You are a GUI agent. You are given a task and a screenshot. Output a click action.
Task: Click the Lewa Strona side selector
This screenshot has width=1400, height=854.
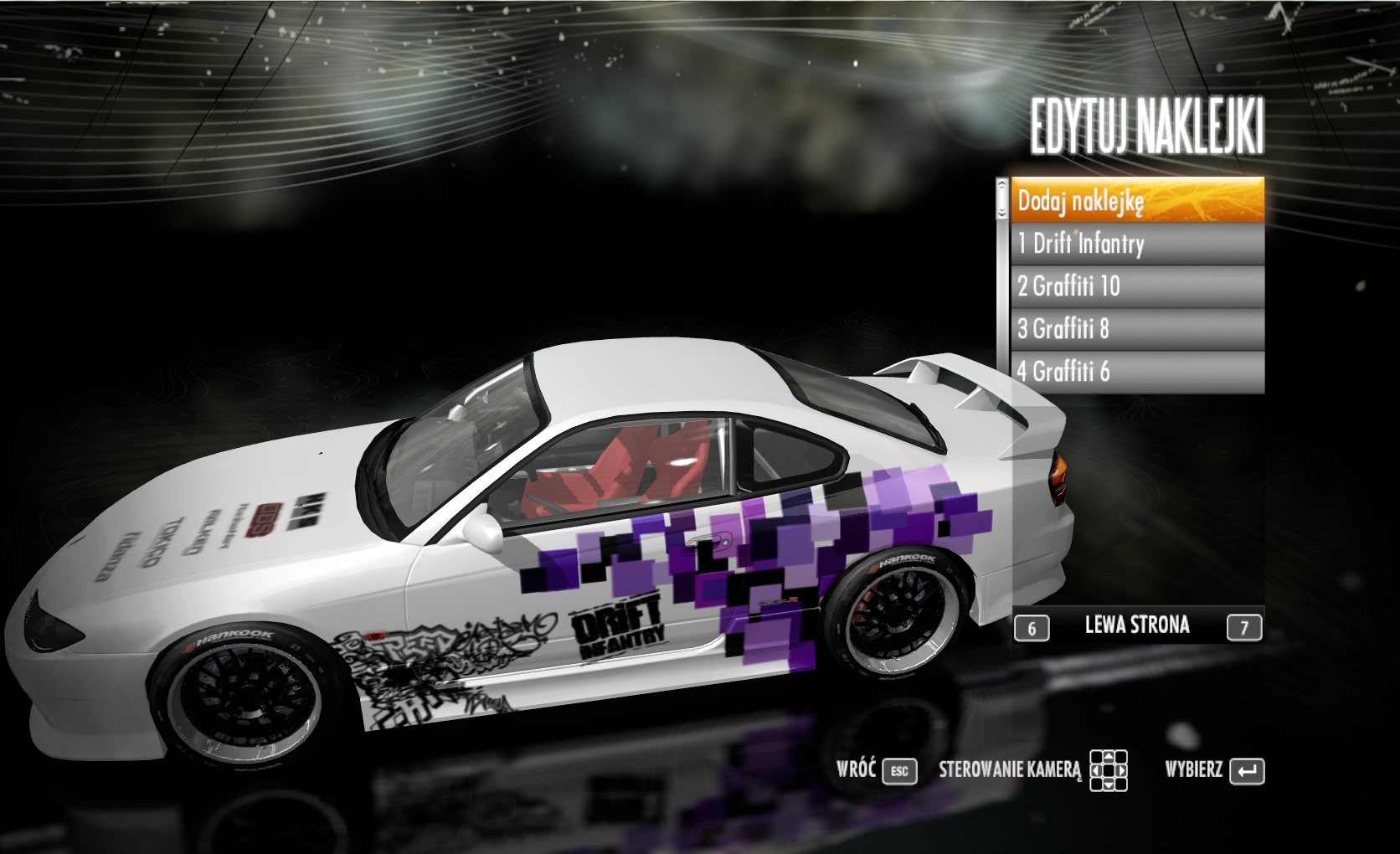click(1137, 625)
